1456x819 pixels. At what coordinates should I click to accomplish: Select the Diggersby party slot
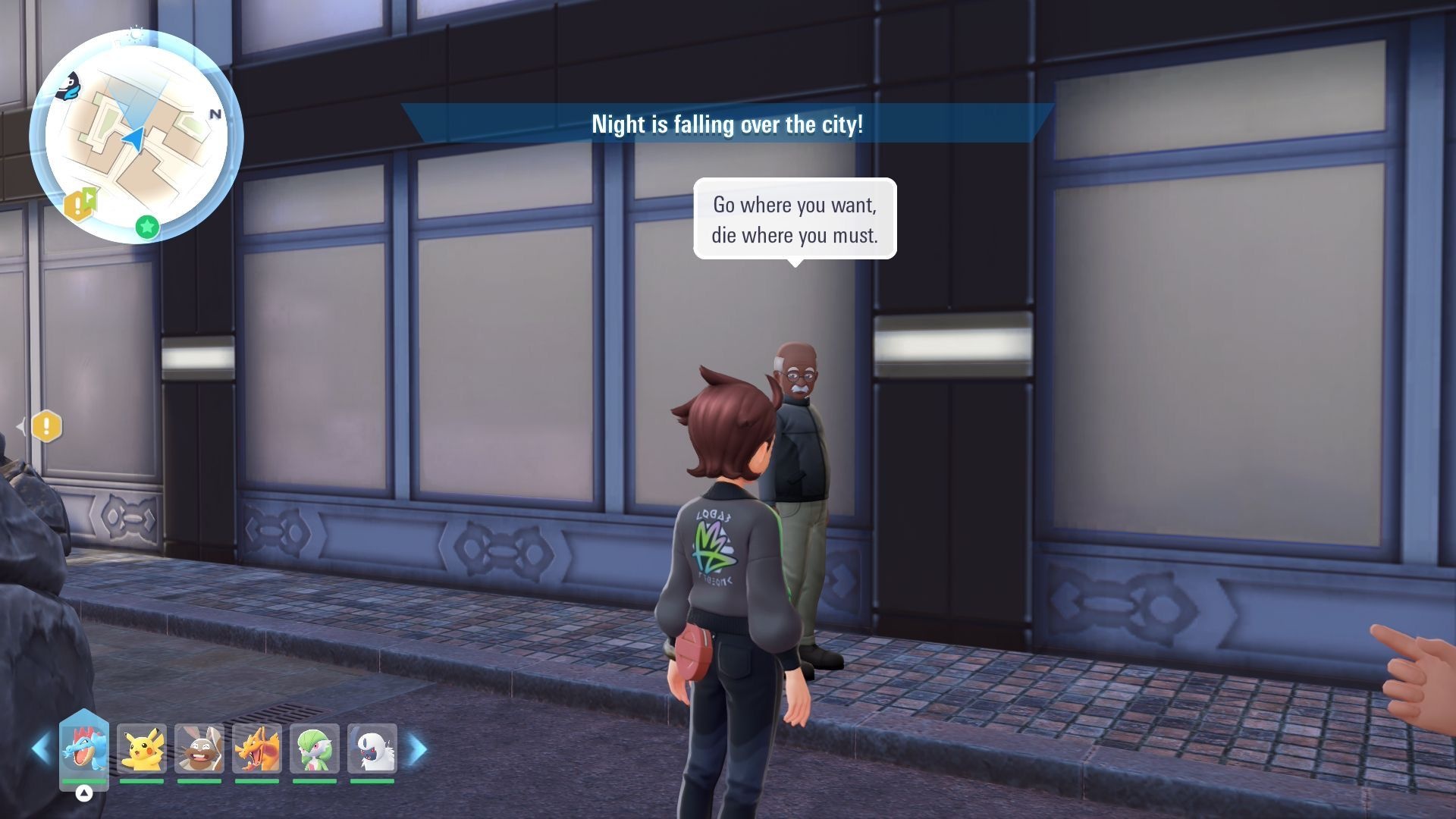(199, 748)
